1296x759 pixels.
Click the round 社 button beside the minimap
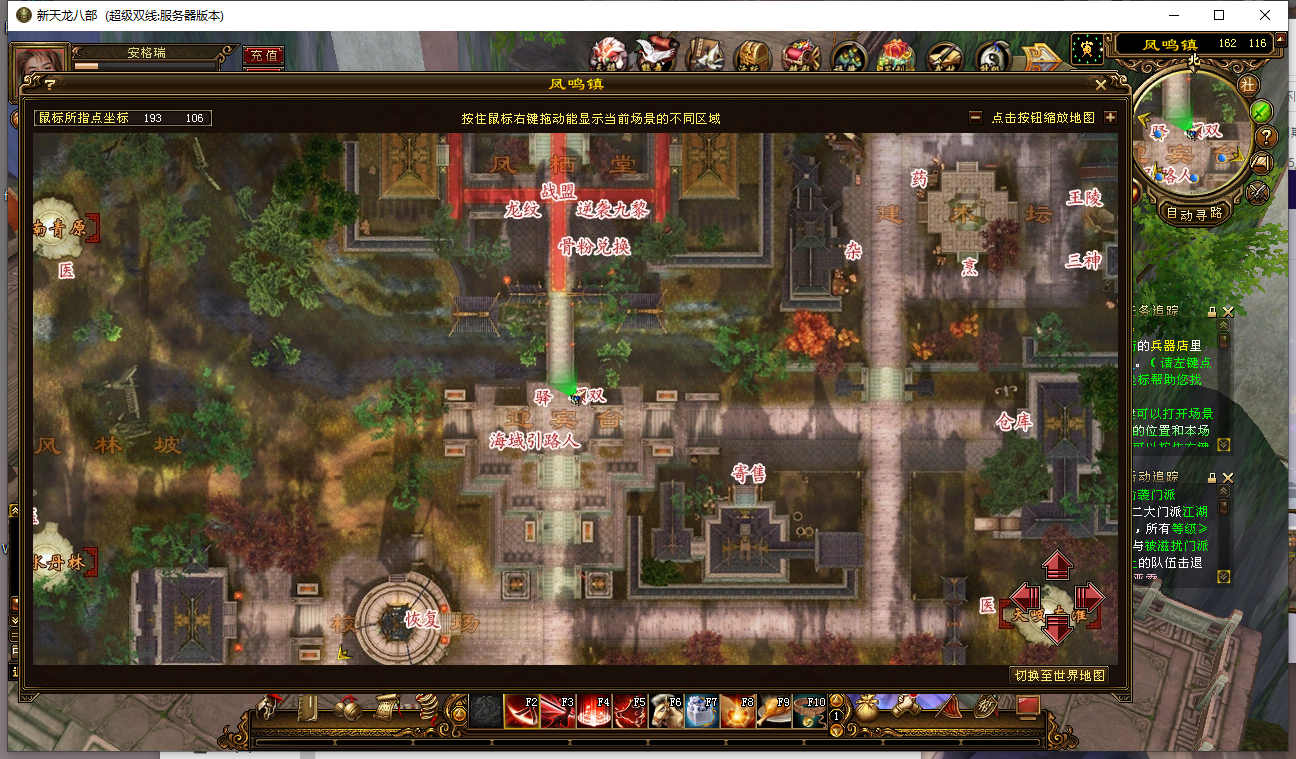tap(1248, 86)
